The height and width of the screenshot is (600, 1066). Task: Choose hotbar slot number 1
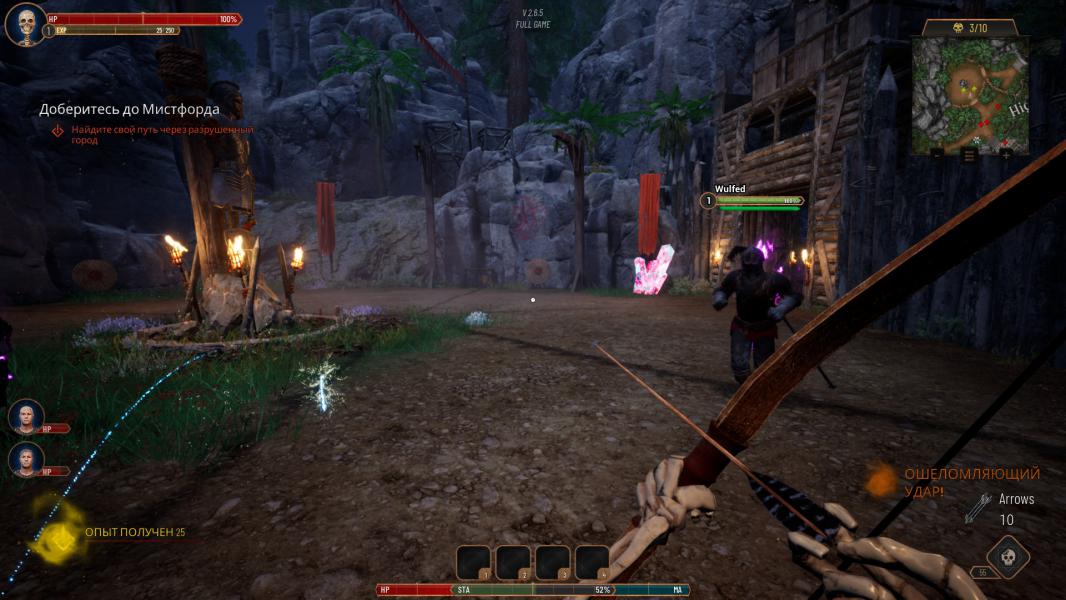point(473,562)
